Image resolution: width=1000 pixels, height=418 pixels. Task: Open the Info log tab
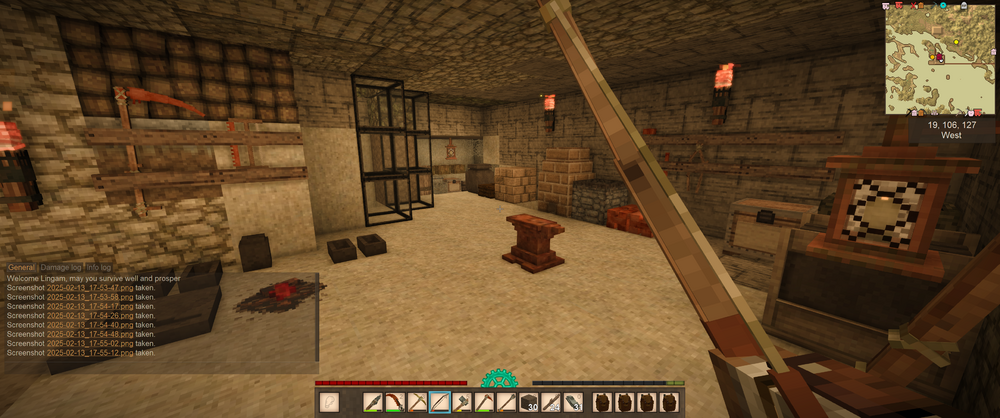(99, 268)
